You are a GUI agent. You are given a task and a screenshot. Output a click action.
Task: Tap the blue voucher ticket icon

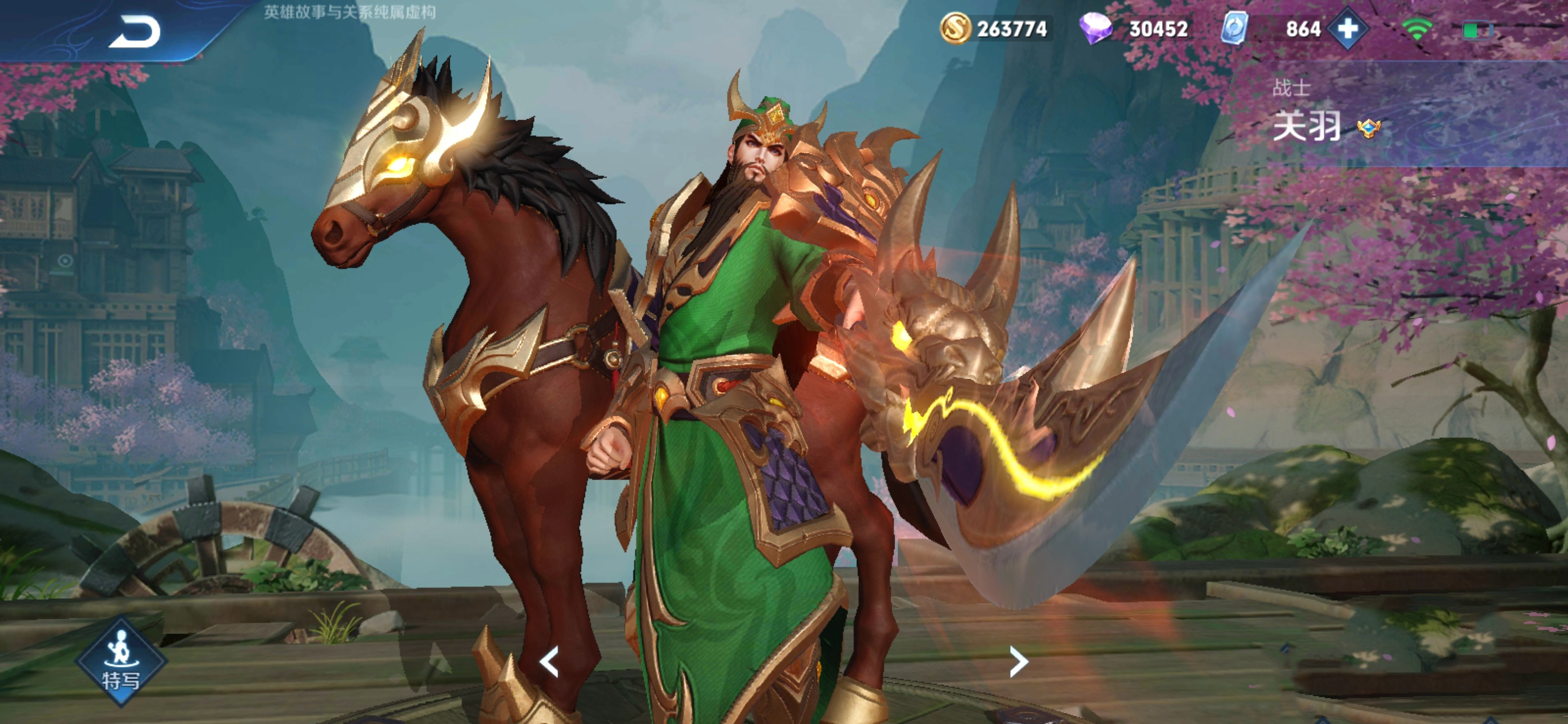pyautogui.click(x=1235, y=29)
